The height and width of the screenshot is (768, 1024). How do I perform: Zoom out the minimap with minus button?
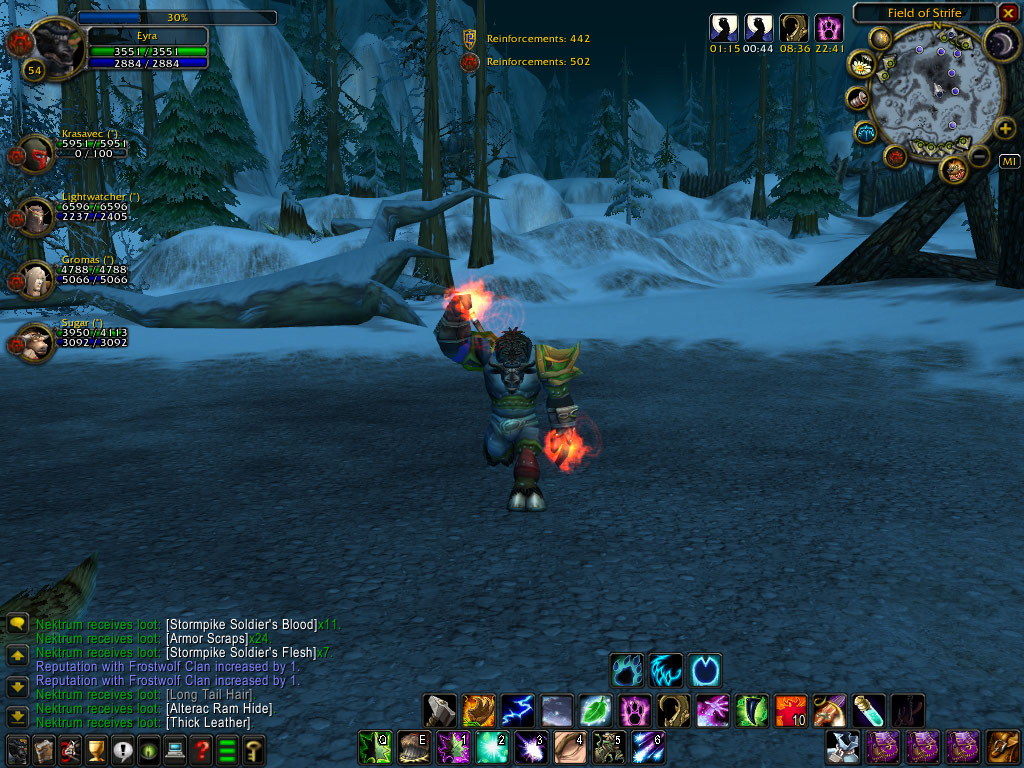pos(980,156)
